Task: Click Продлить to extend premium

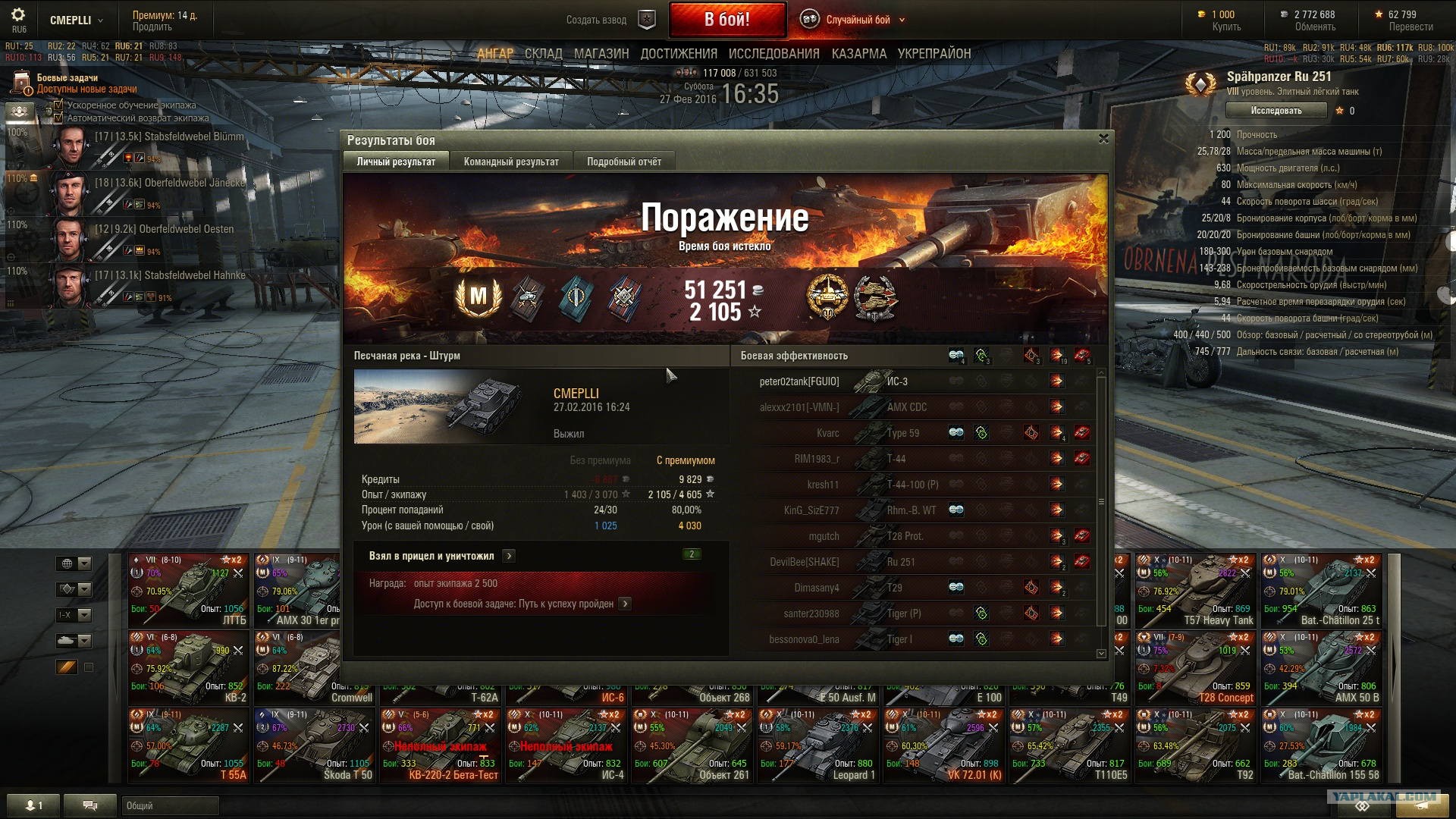Action: tap(152, 27)
